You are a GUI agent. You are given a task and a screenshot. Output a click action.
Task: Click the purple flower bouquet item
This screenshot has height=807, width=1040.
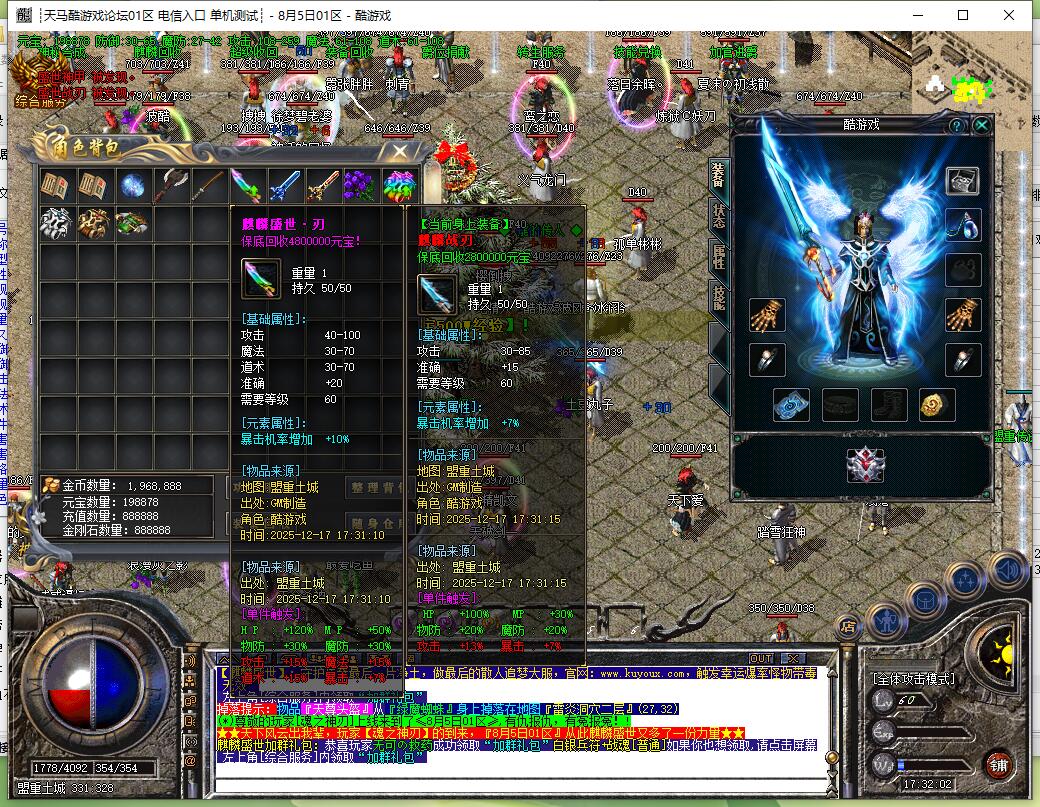(x=360, y=186)
